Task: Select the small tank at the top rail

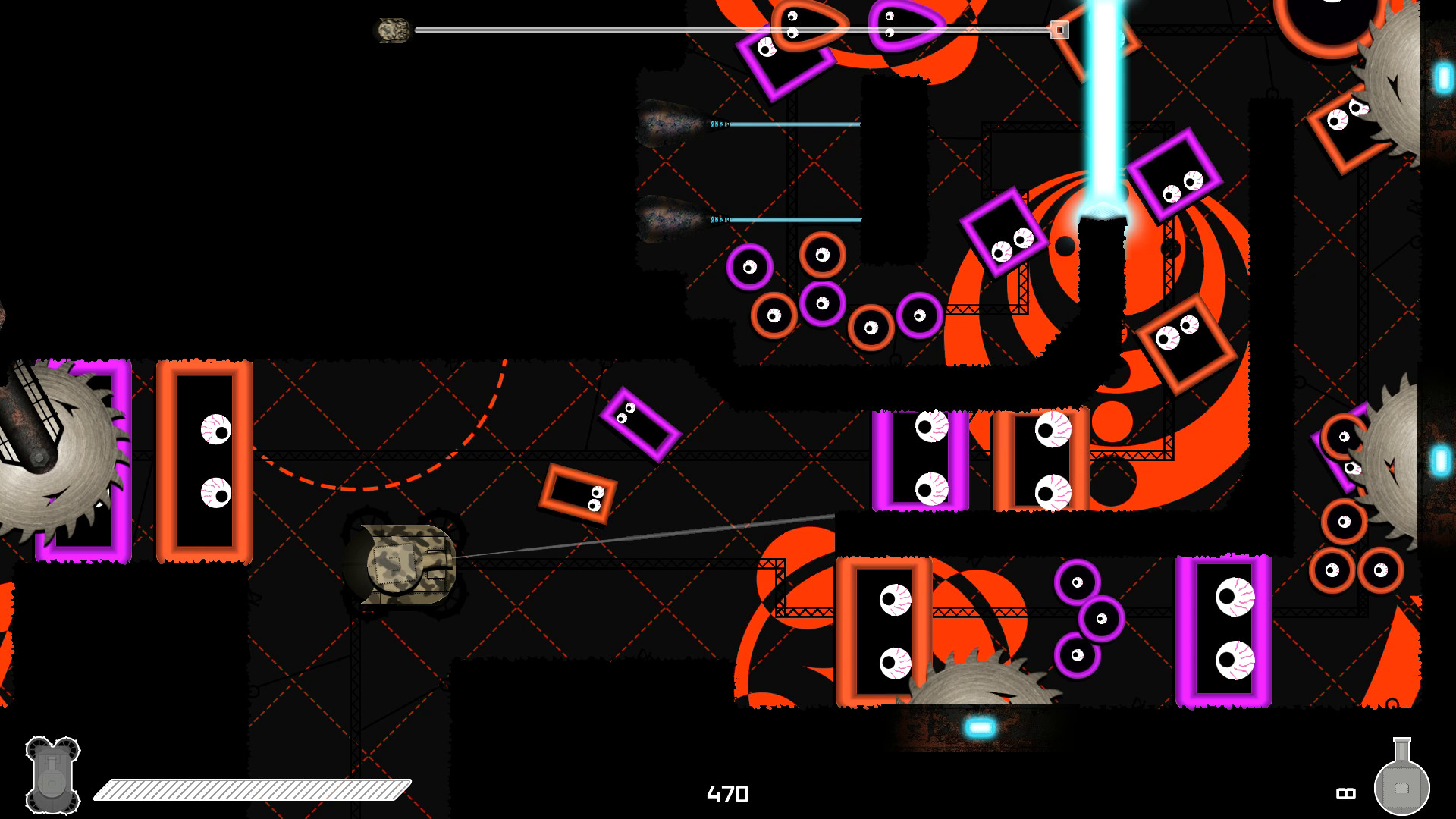Action: [392, 30]
